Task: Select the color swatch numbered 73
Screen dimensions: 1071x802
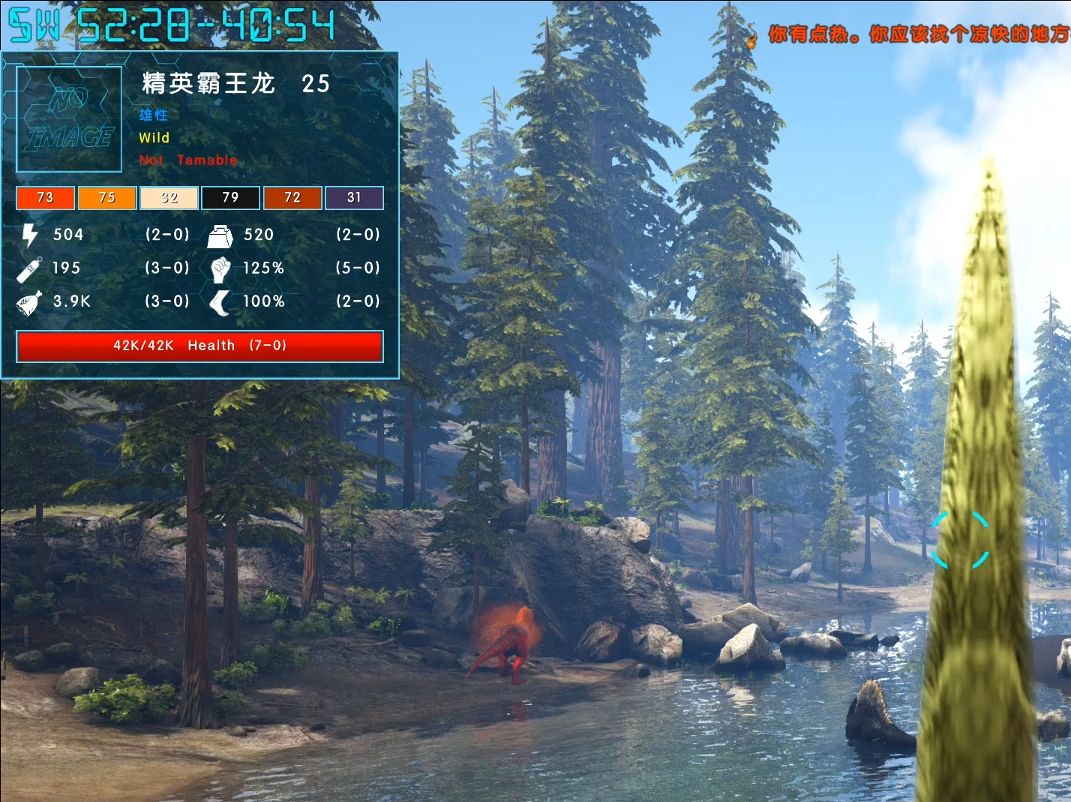Action: [x=45, y=197]
